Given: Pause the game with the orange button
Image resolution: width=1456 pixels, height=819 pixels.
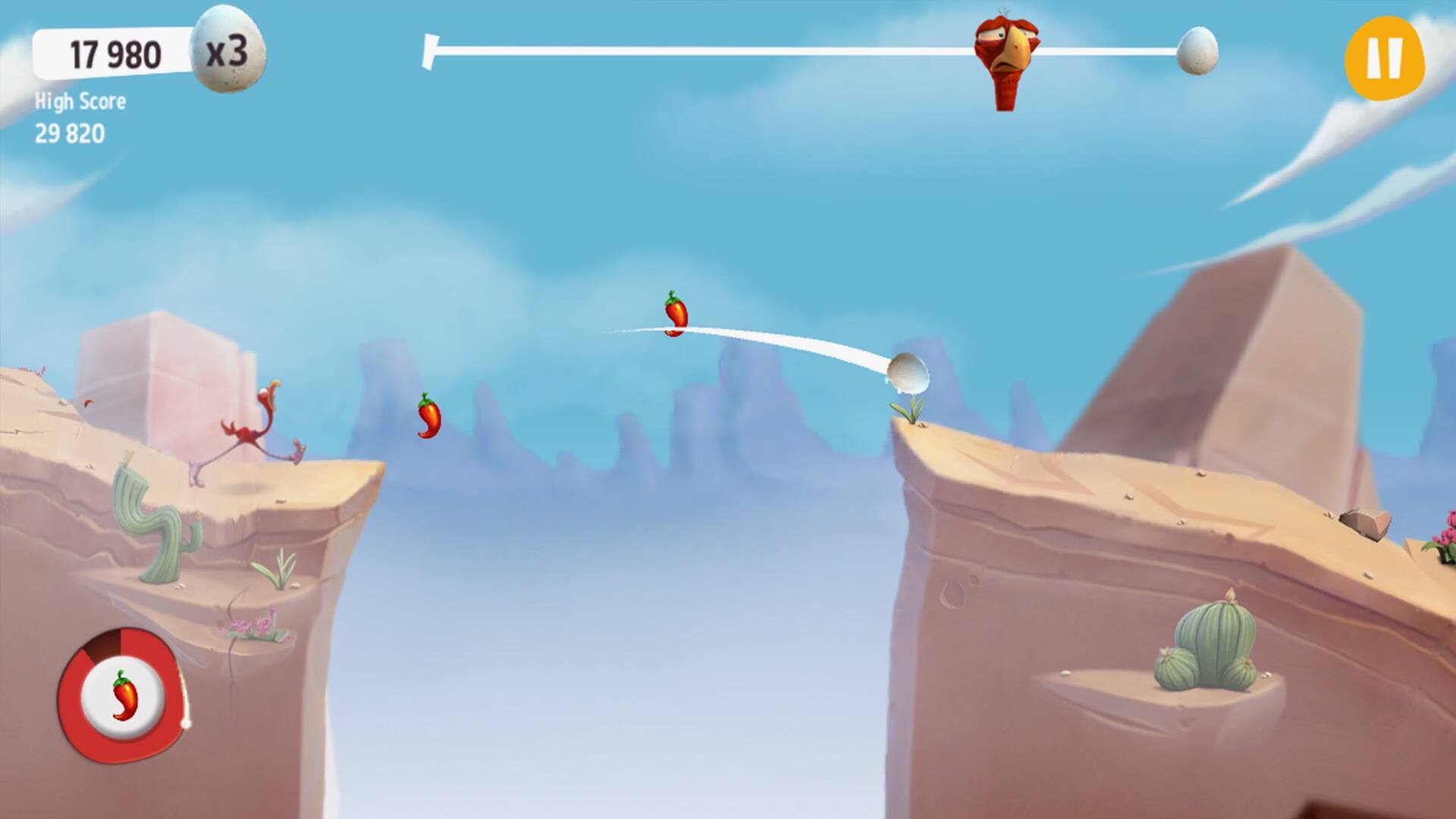Looking at the screenshot, I should coord(1384,58).
